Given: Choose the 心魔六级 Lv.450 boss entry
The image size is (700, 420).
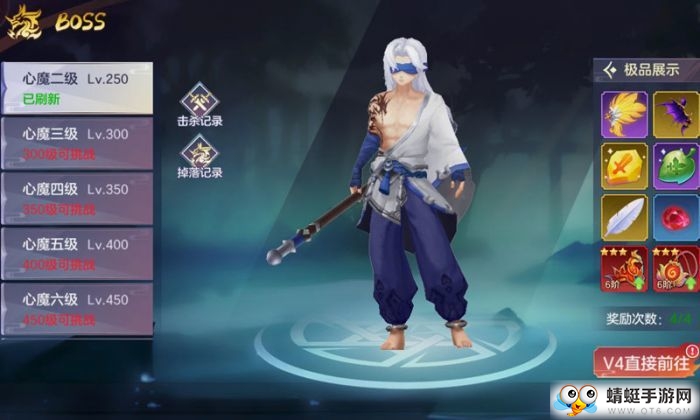Looking at the screenshot, I should point(75,305).
